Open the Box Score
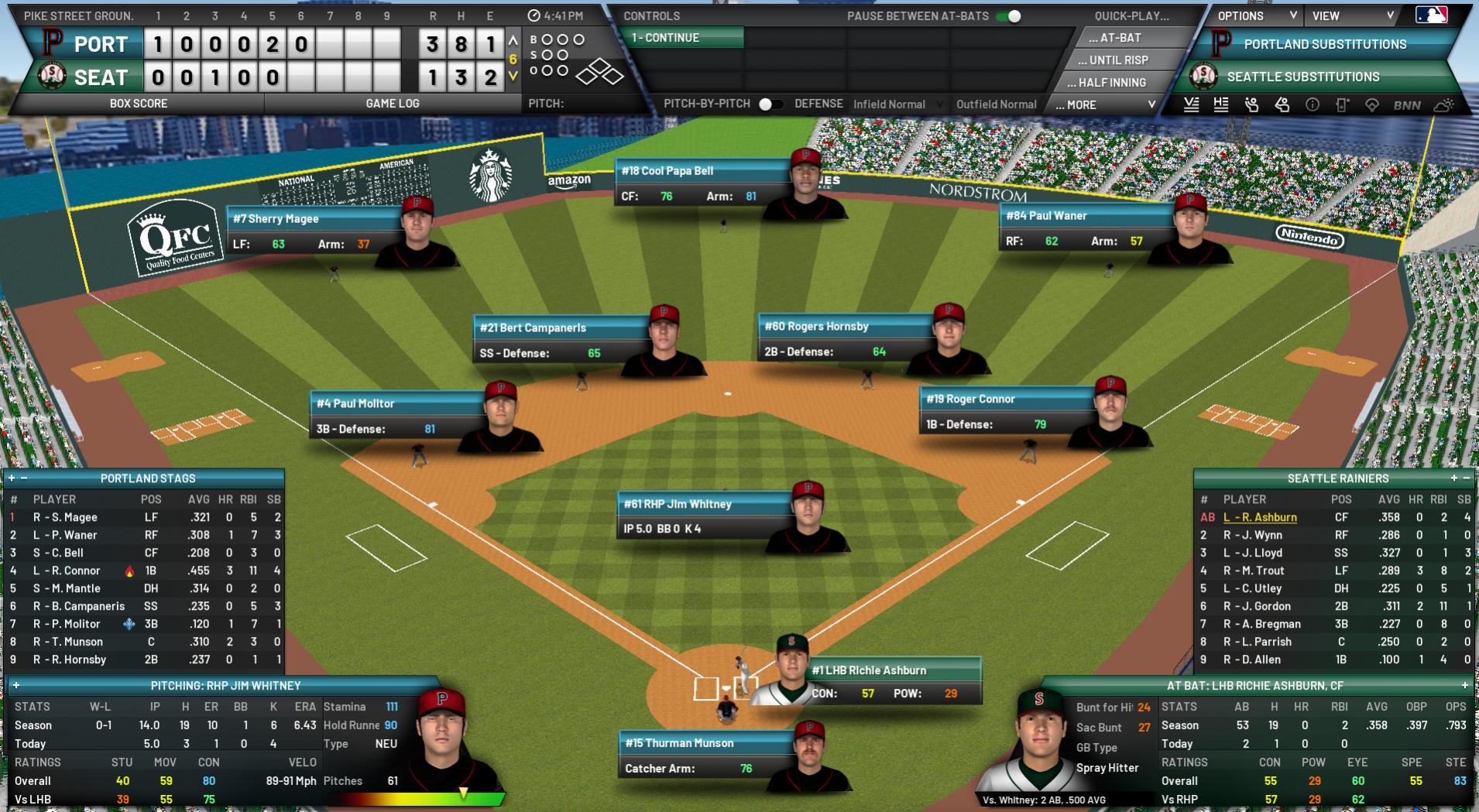Viewport: 1479px width, 812px height. (x=139, y=103)
